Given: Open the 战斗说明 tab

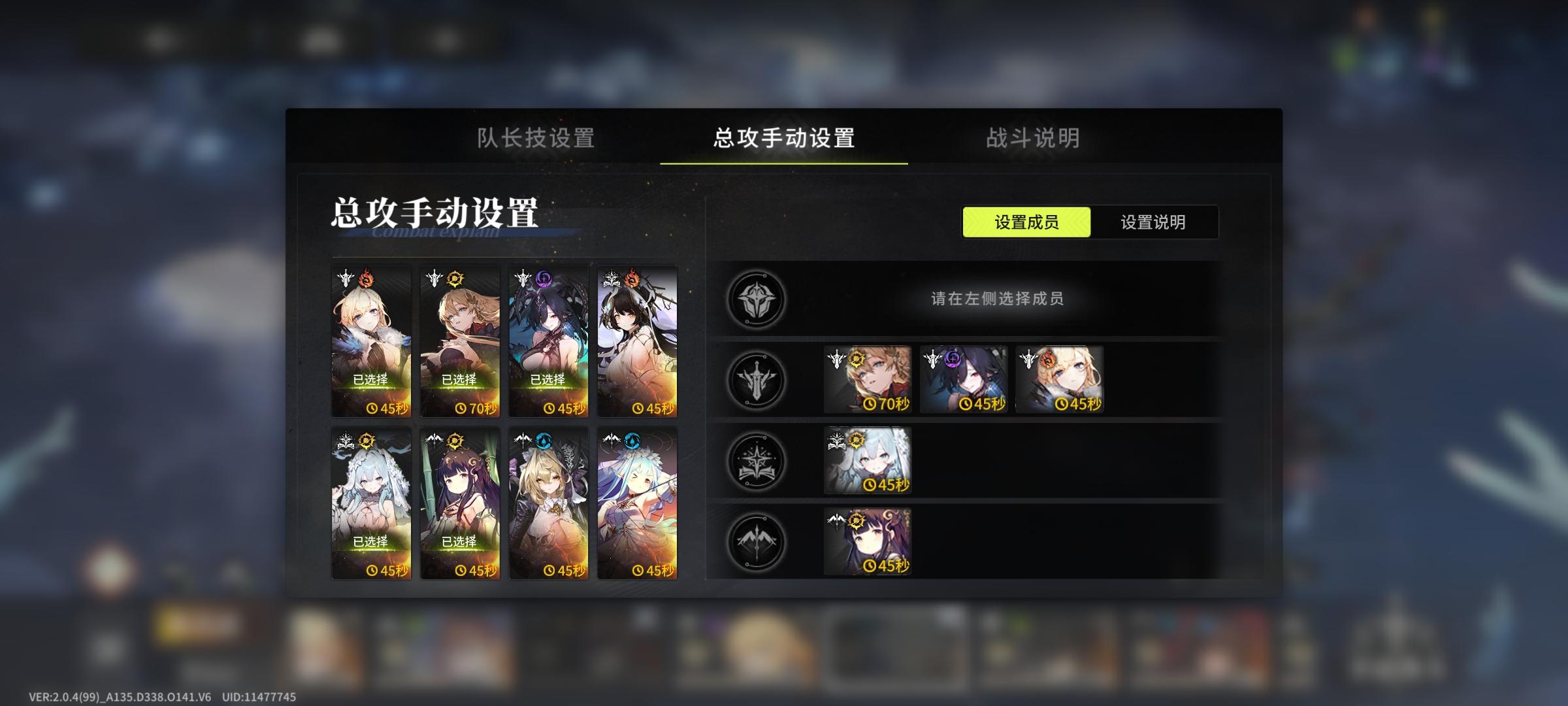Looking at the screenshot, I should coord(1031,139).
